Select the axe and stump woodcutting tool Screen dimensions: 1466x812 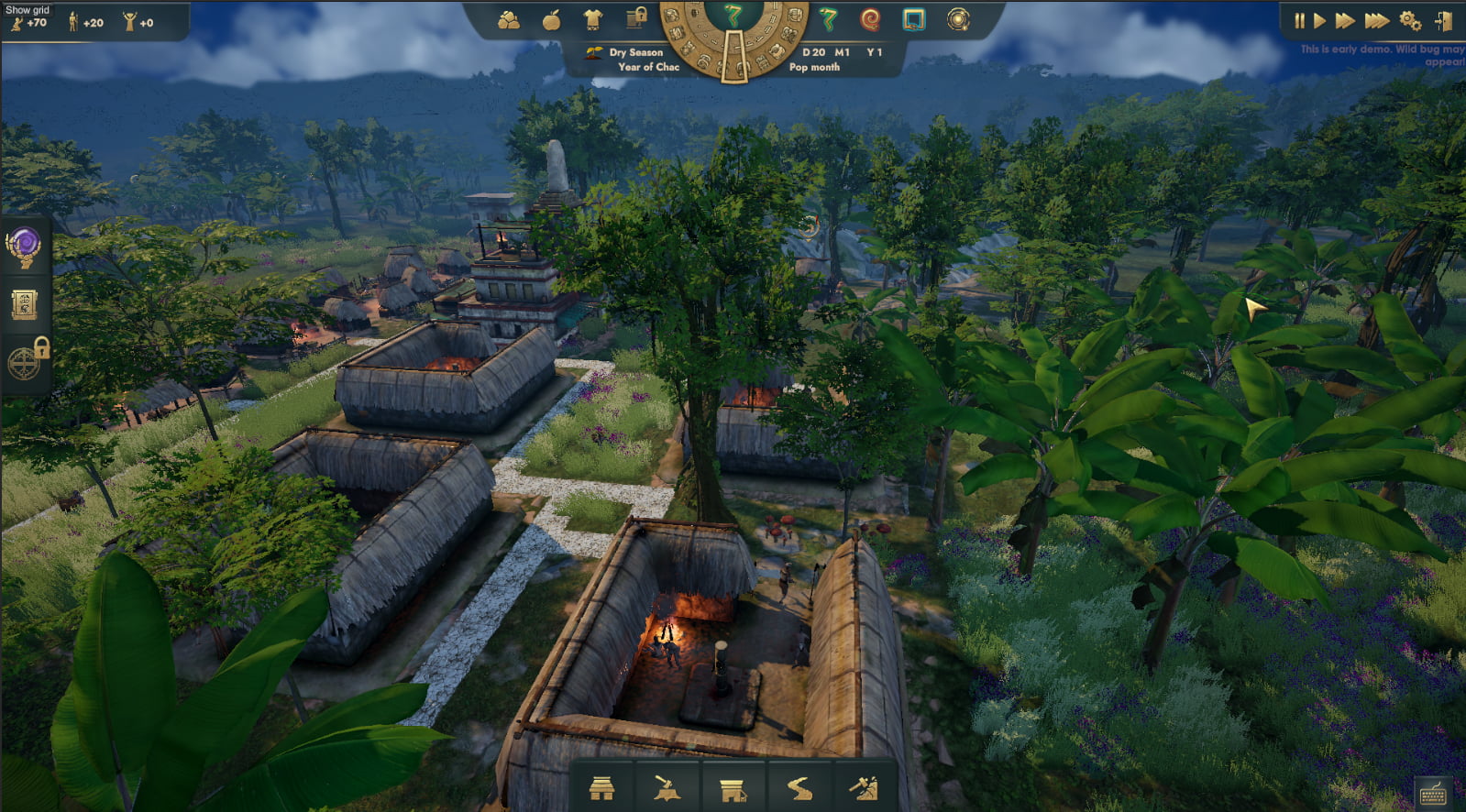click(x=667, y=788)
